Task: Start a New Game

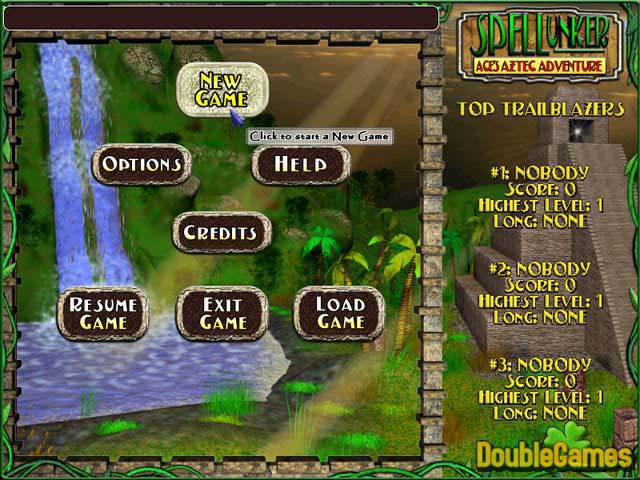Action: pos(221,89)
